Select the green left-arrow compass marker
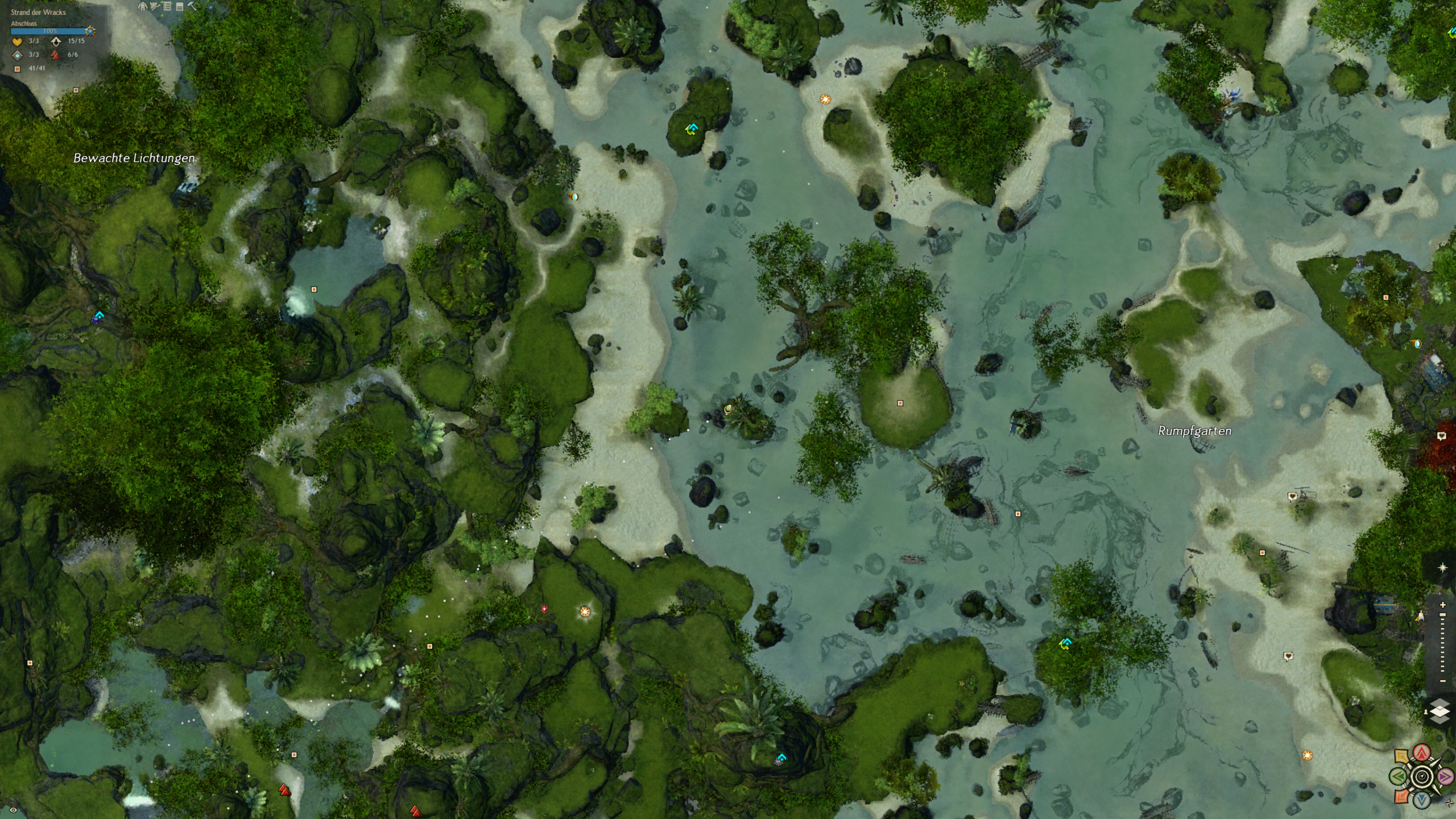 (x=1399, y=776)
